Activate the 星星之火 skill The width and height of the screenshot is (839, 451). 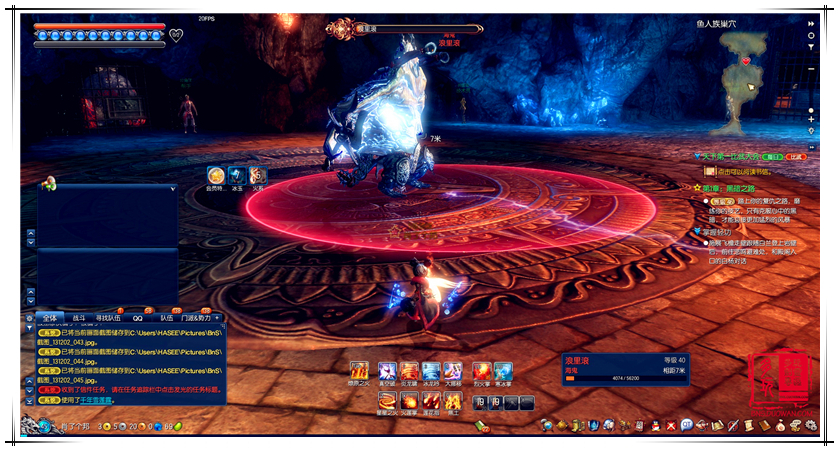pos(386,401)
